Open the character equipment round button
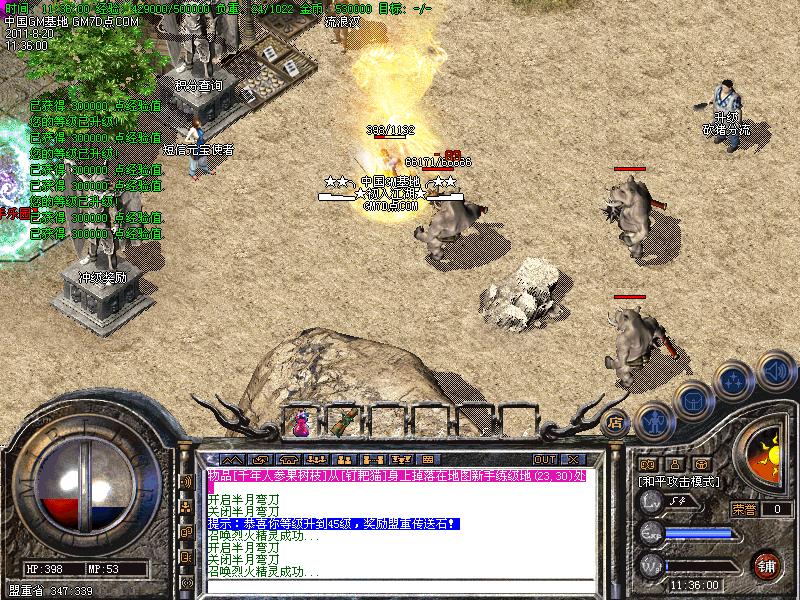This screenshot has width=800, height=600. tap(652, 420)
